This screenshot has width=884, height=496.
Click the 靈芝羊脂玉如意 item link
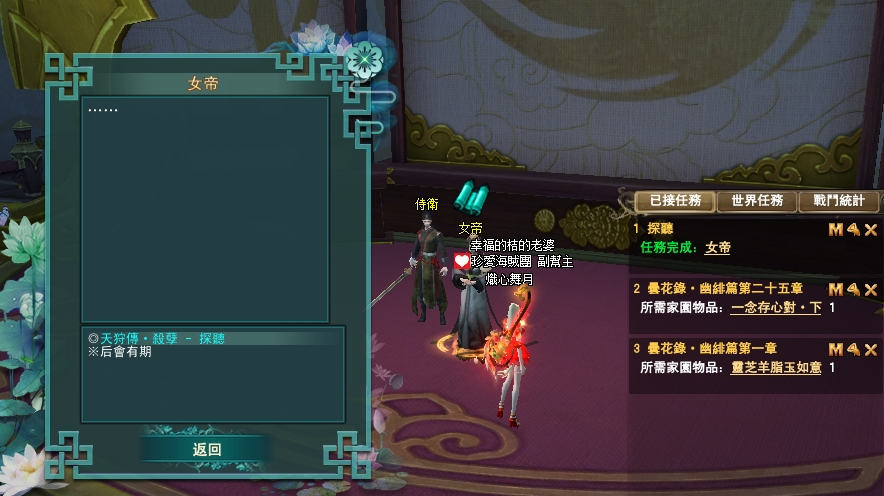[776, 368]
